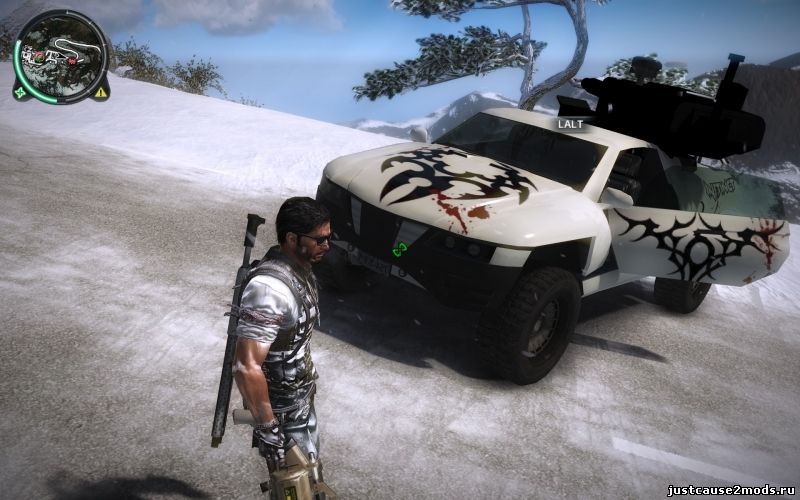This screenshot has height=500, width=800.
Task: Click the green crosshair marker on the truck
Action: [x=399, y=250]
